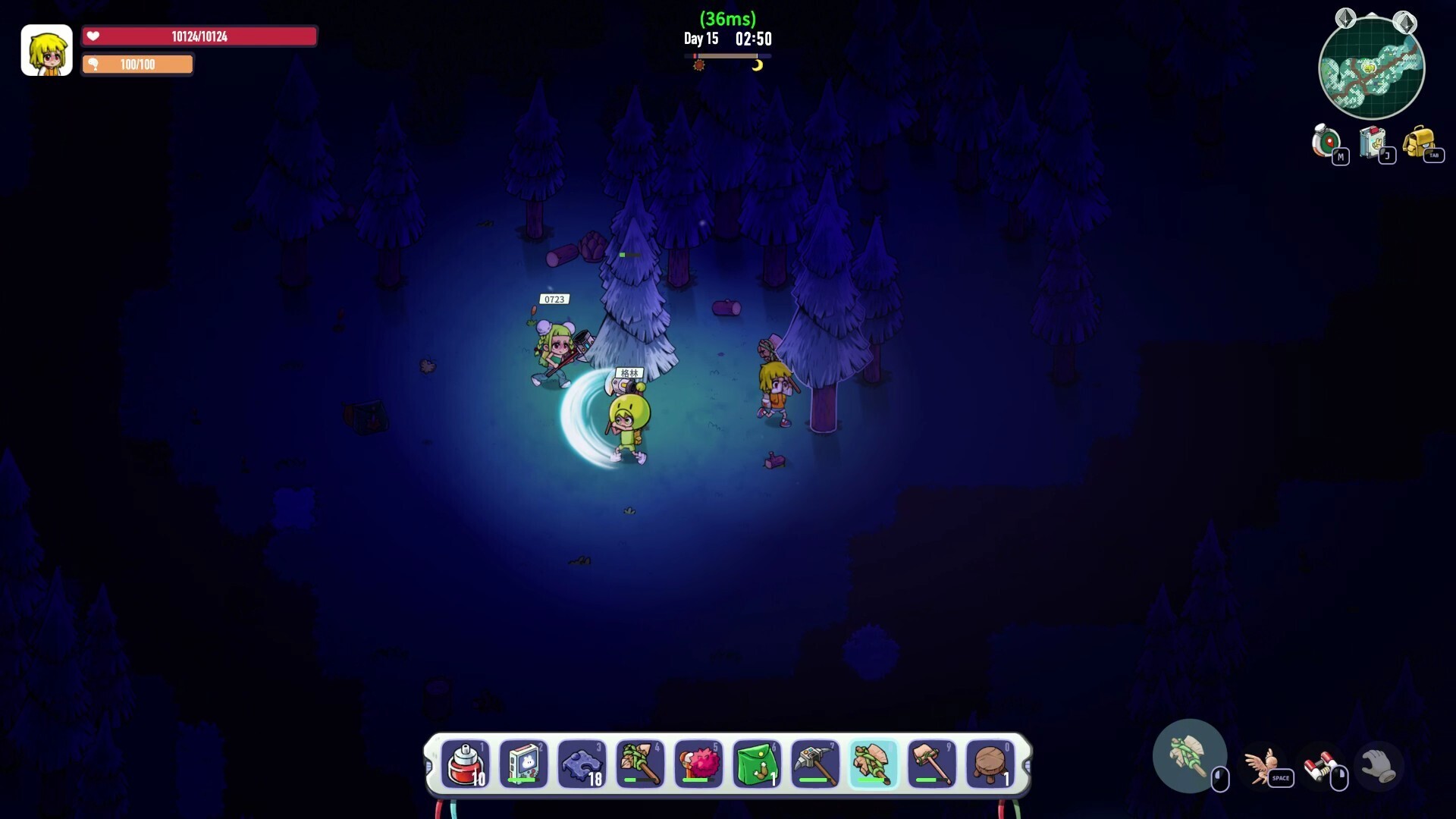This screenshot has height=819, width=1456.
Task: Pick the green pouch hotbar slot
Action: tap(757, 764)
